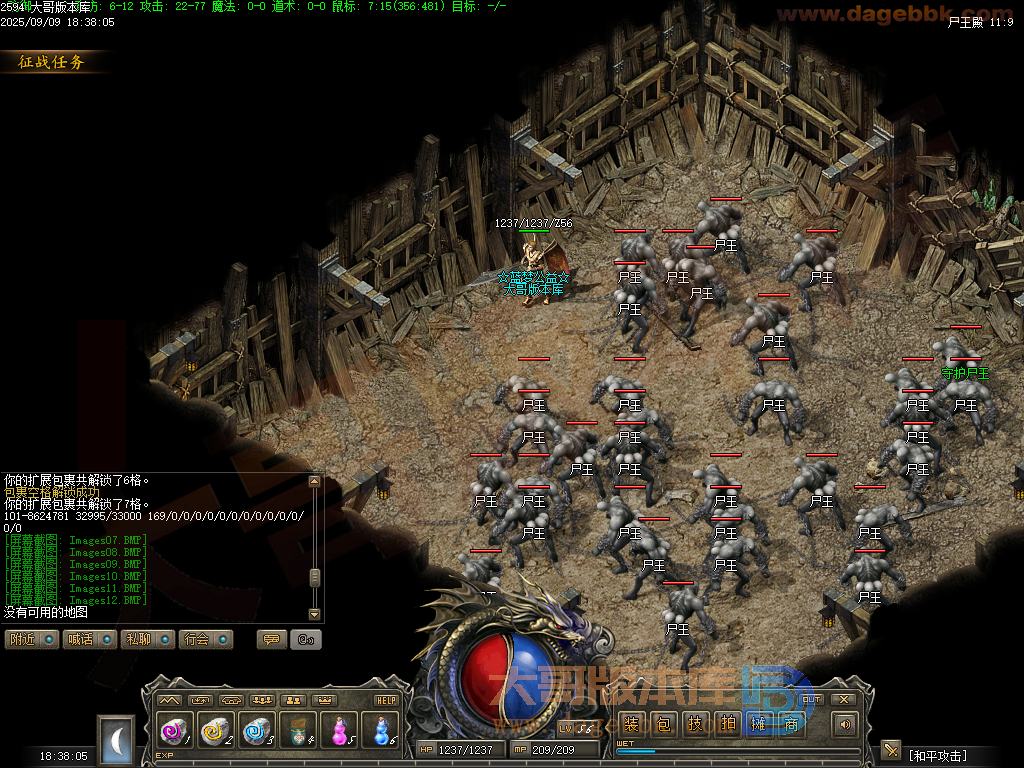Open the skills panel with 技 button
This screenshot has width=1024, height=768.
click(x=694, y=725)
